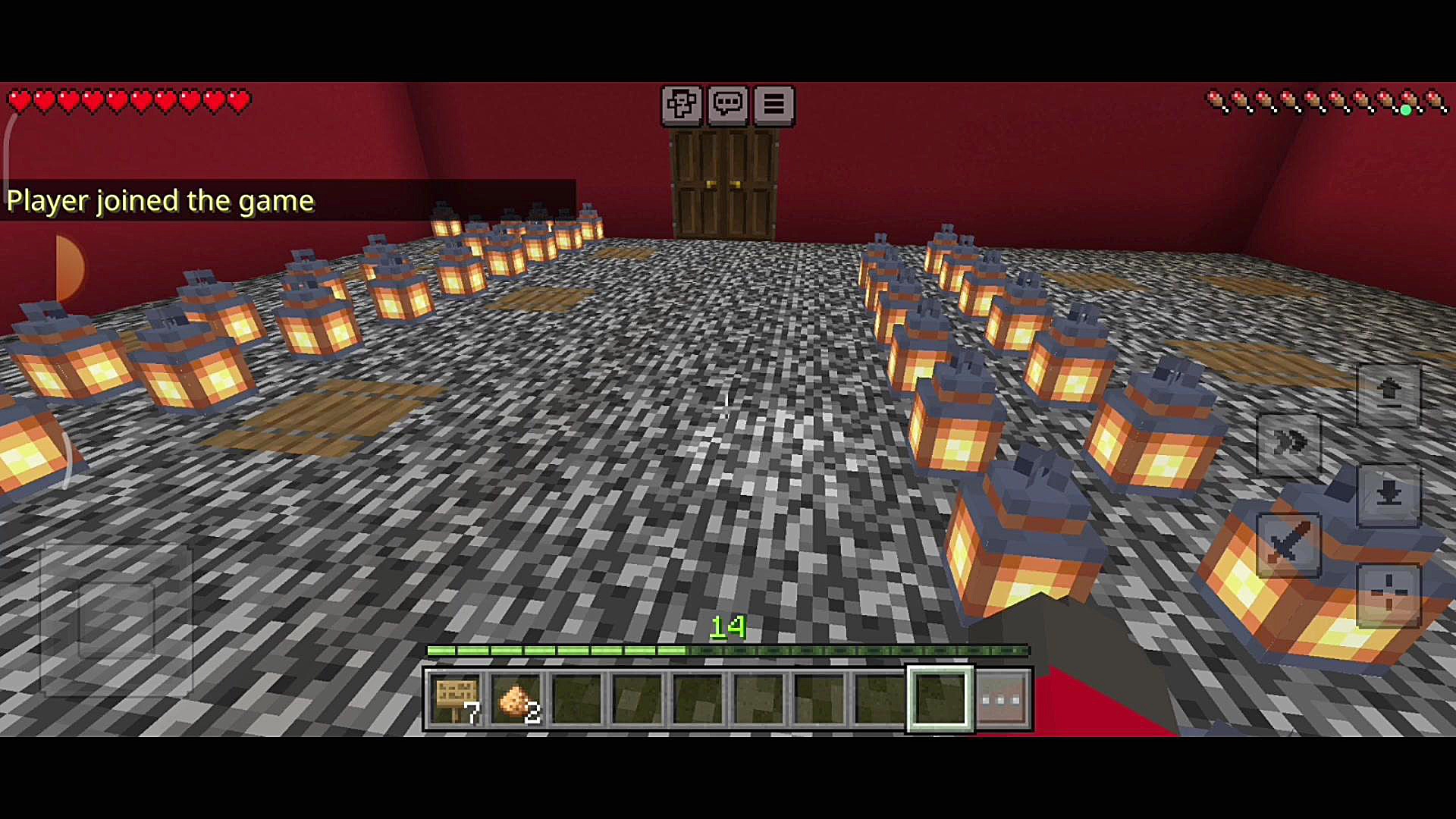The height and width of the screenshot is (819, 1456).
Task: Open the emote menu button
Action: pyautogui.click(x=681, y=104)
